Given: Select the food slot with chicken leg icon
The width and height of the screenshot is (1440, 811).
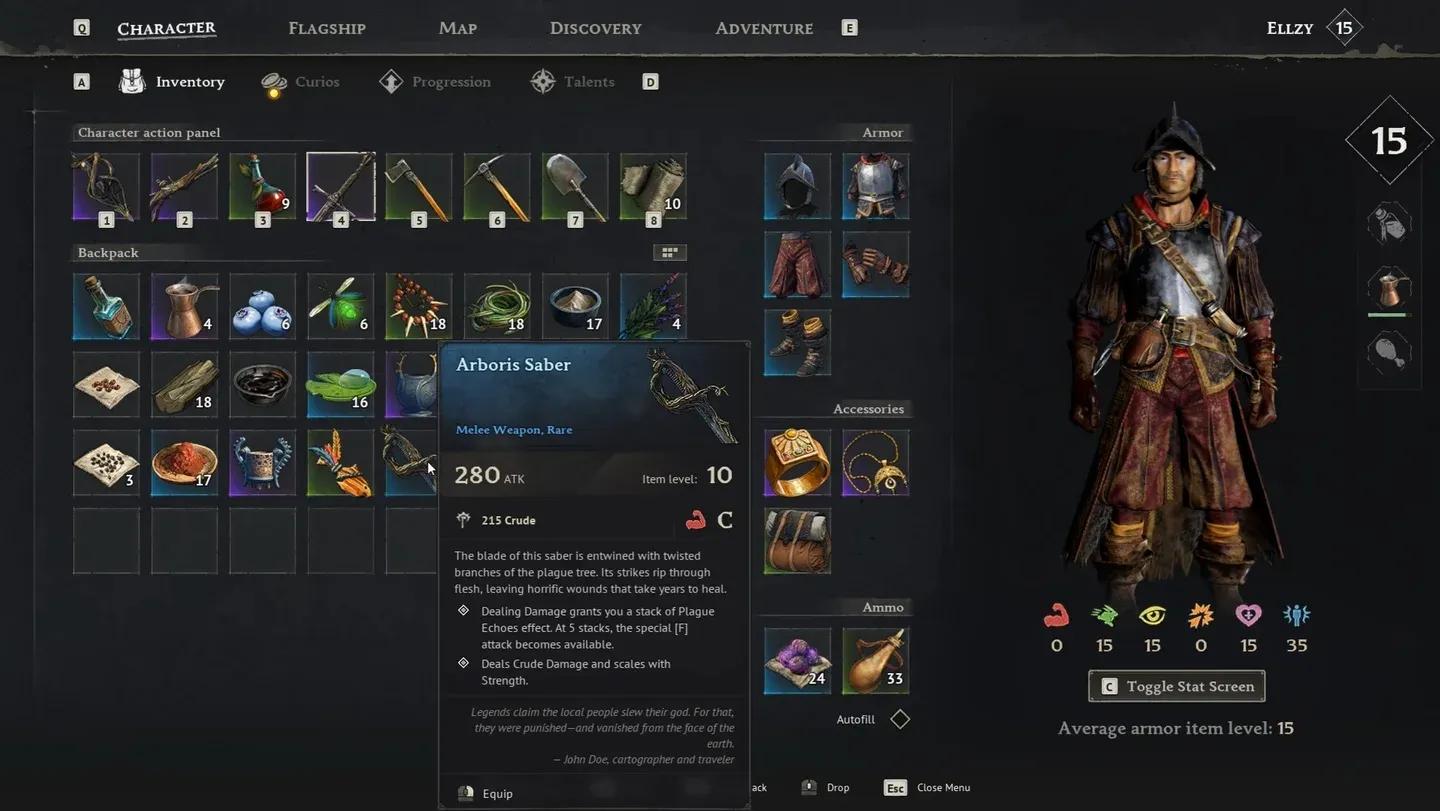Looking at the screenshot, I should tap(1389, 350).
